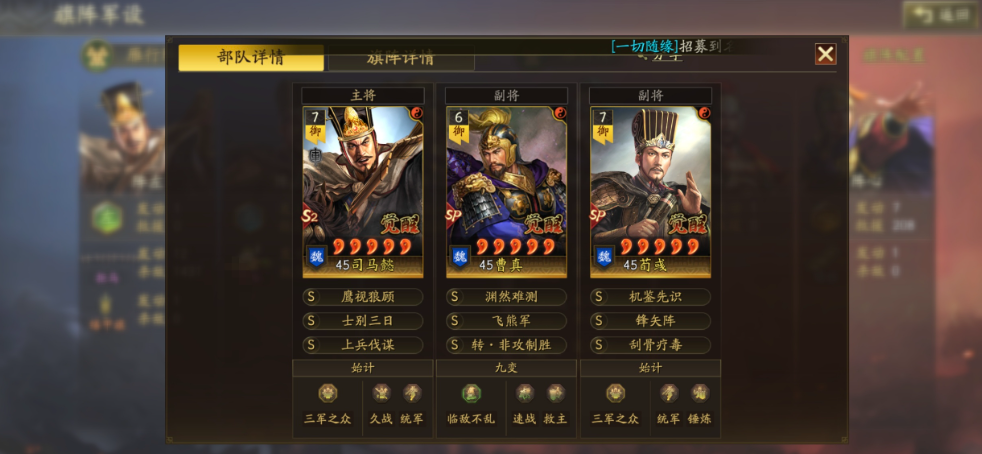Inspect the 久战 trait icon
The image size is (982, 454).
click(381, 393)
